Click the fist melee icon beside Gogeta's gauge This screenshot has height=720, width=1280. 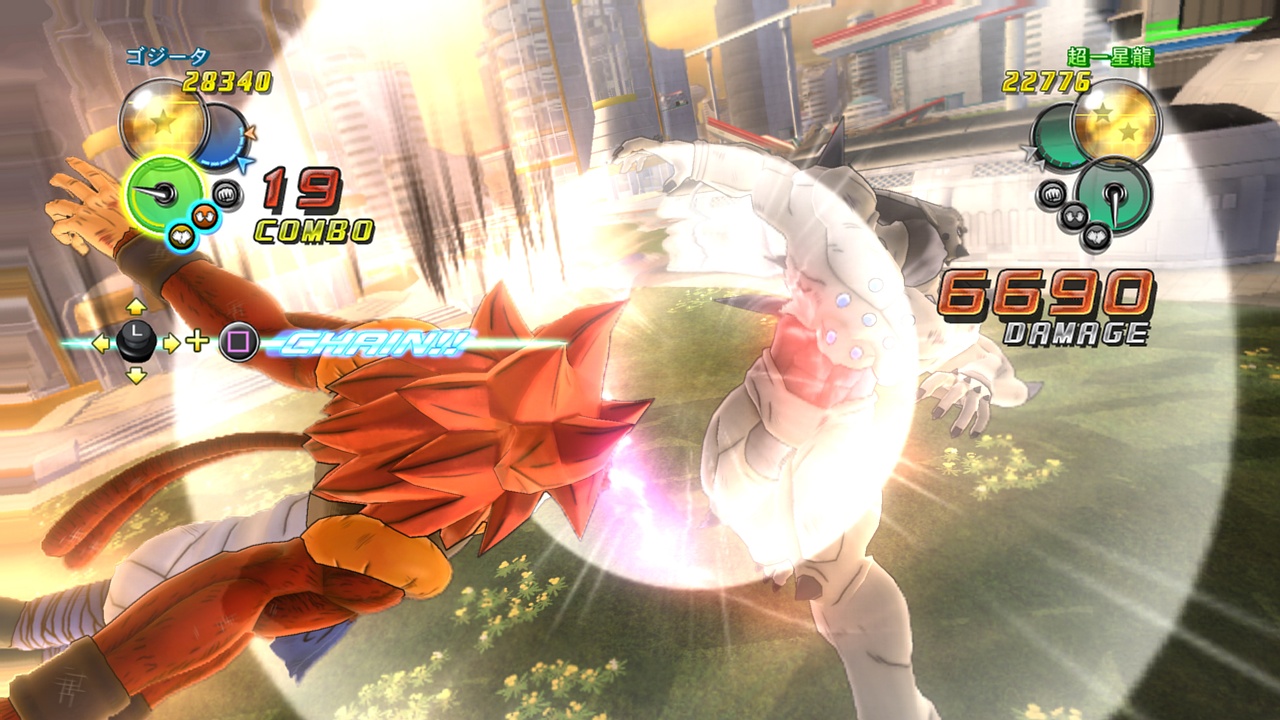[x=227, y=193]
